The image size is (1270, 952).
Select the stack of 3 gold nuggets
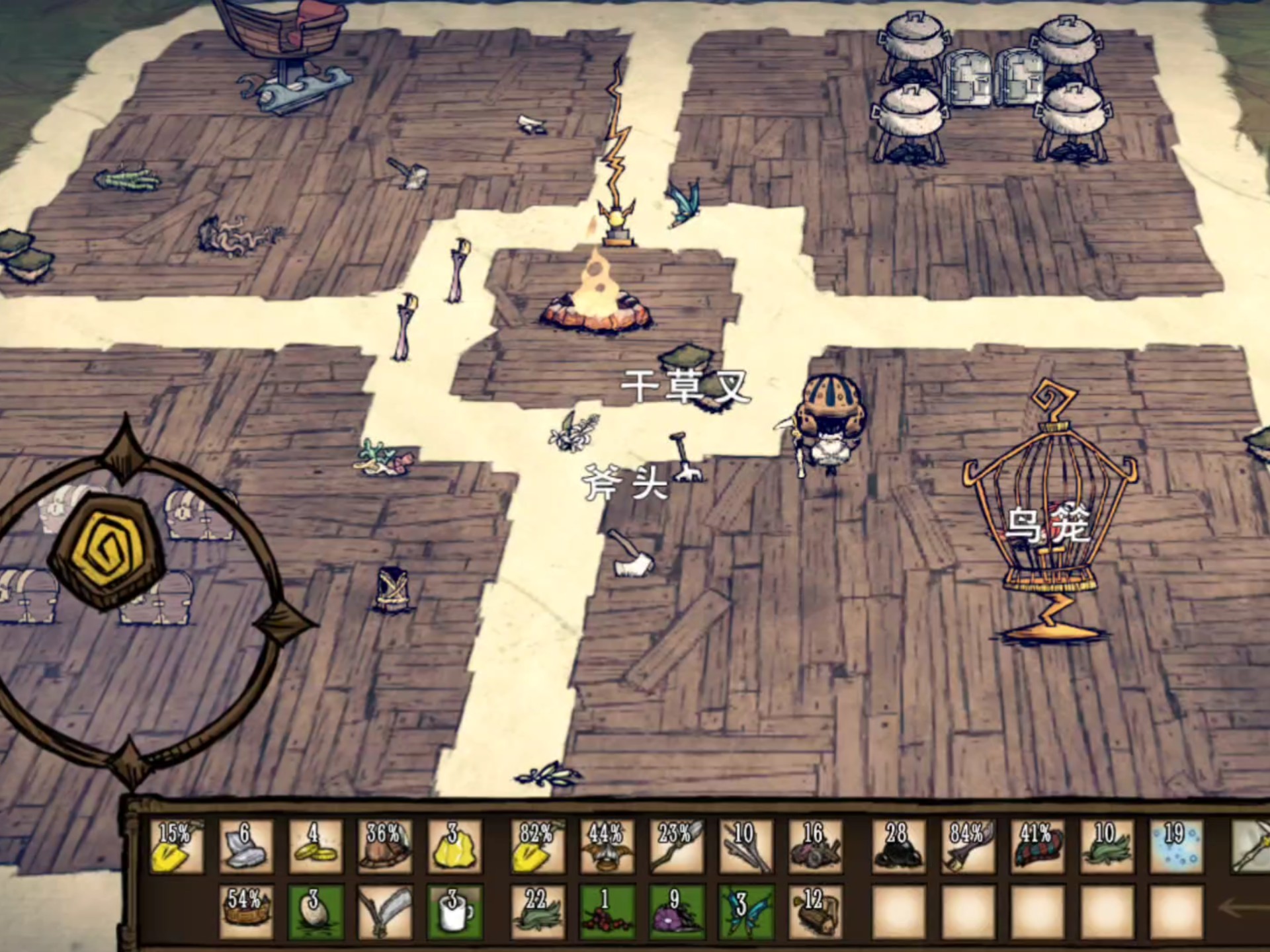(x=454, y=847)
